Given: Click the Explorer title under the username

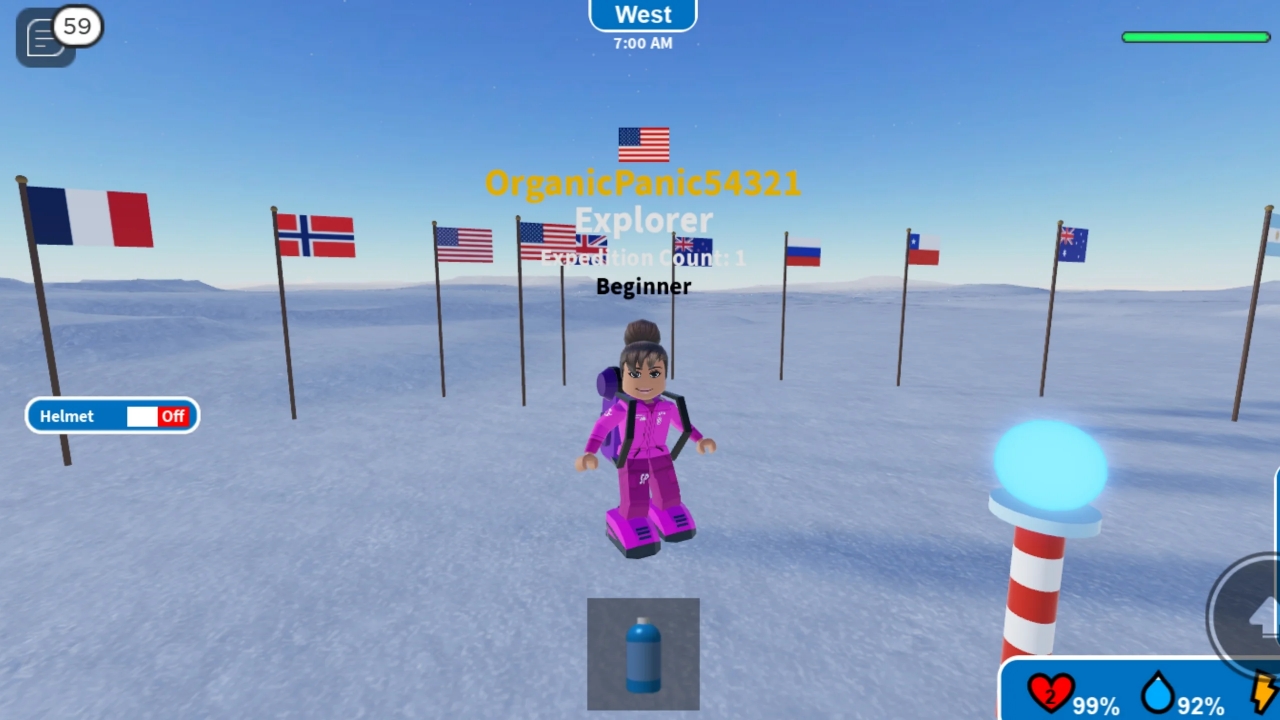Looking at the screenshot, I should pos(643,220).
